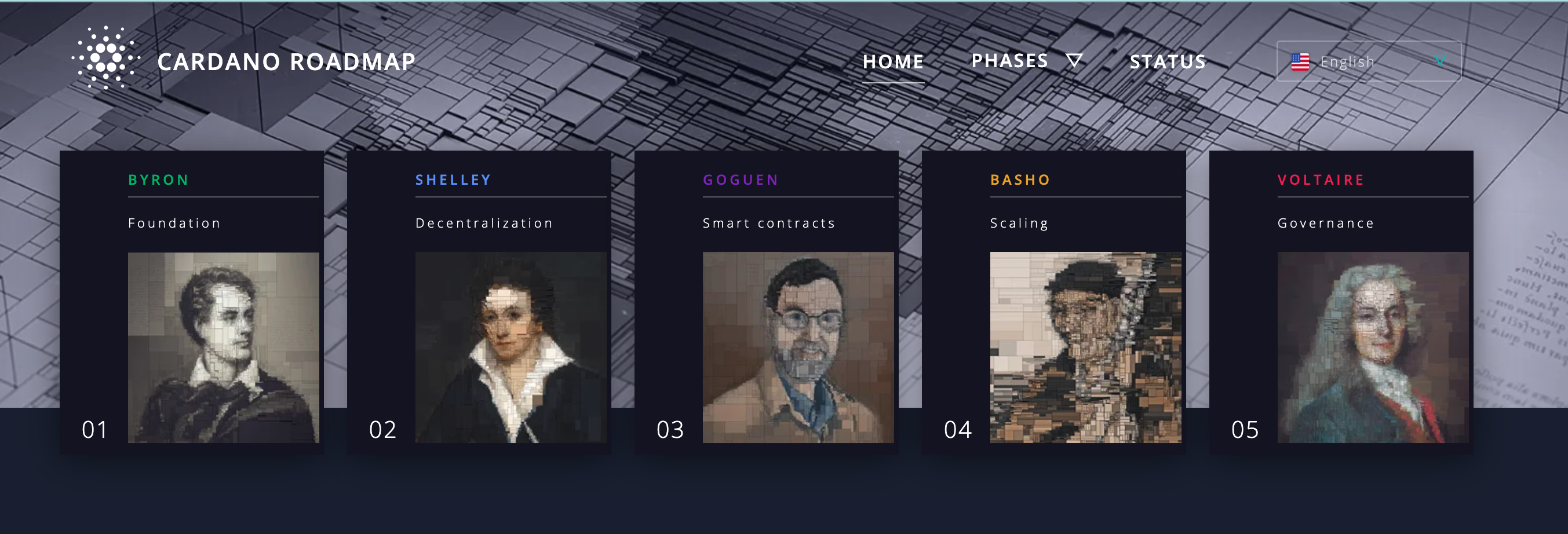This screenshot has width=1568, height=534.
Task: Open the English language selector
Action: 1368,61
